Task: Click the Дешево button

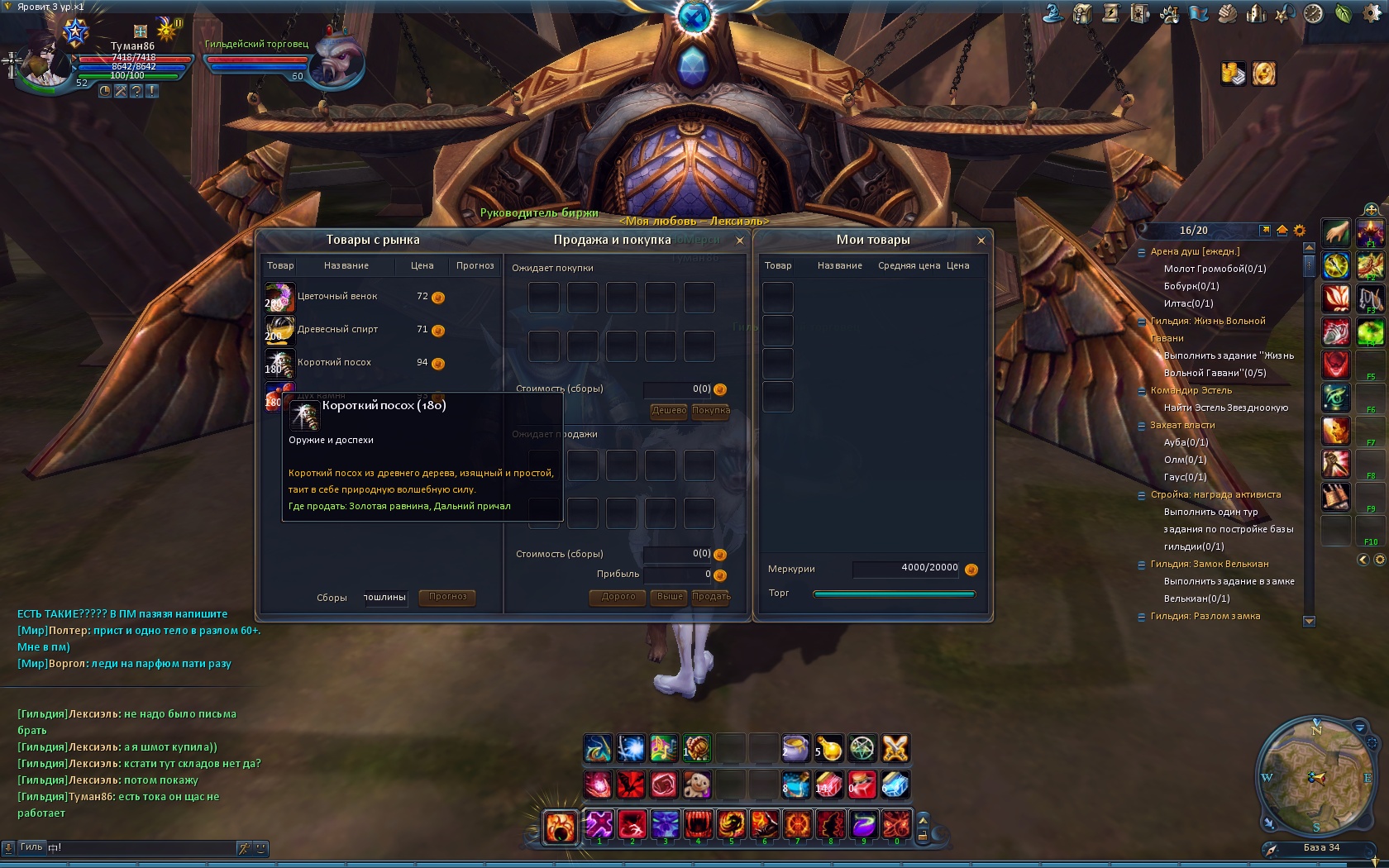Action: tap(669, 411)
